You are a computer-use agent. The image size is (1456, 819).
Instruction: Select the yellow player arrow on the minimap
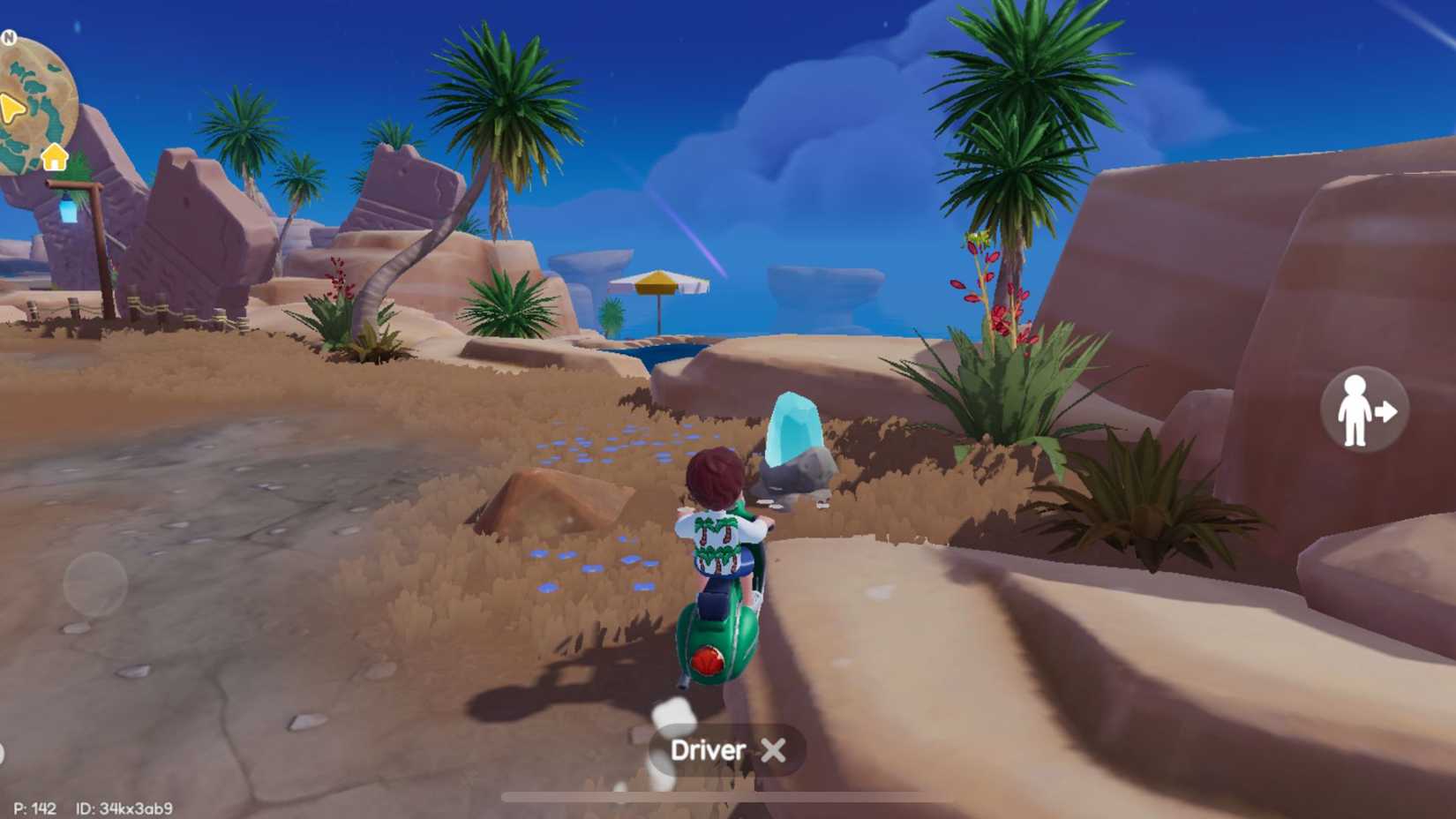point(11,109)
